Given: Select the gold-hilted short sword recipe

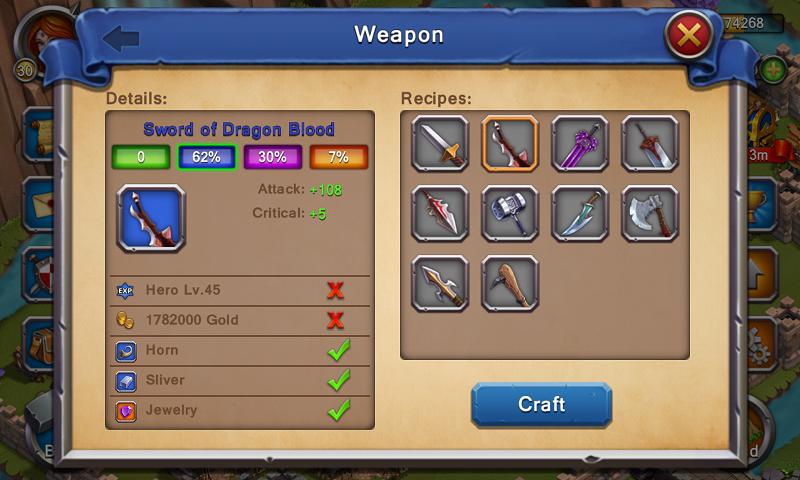Looking at the screenshot, I should pyautogui.click(x=440, y=143).
